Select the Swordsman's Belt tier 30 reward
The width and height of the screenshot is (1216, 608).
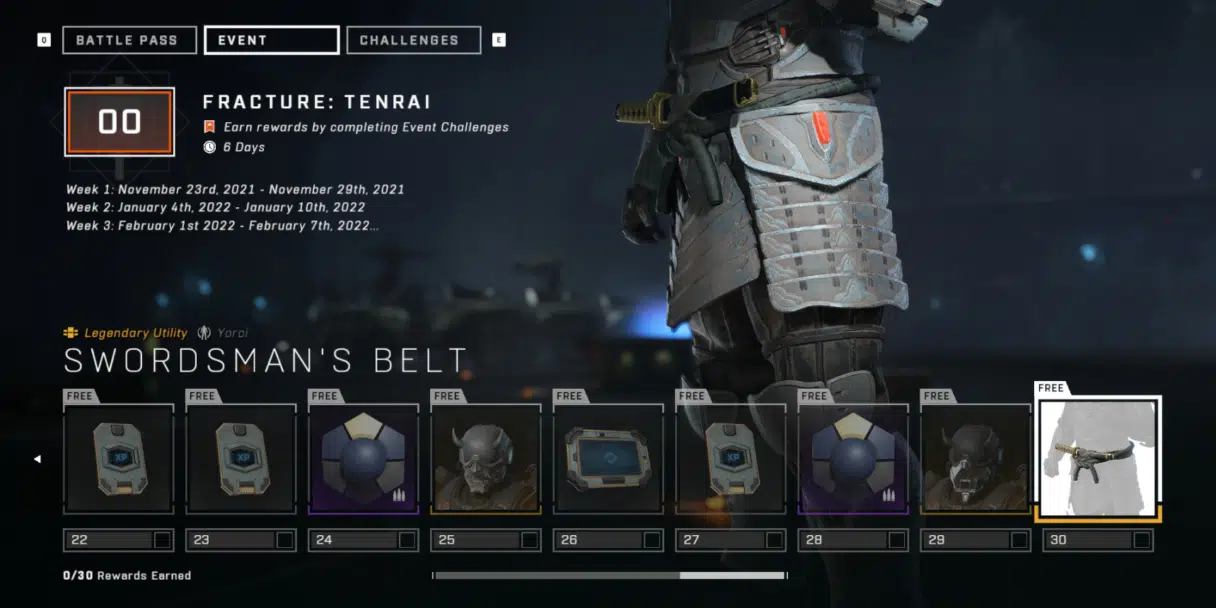point(1098,457)
